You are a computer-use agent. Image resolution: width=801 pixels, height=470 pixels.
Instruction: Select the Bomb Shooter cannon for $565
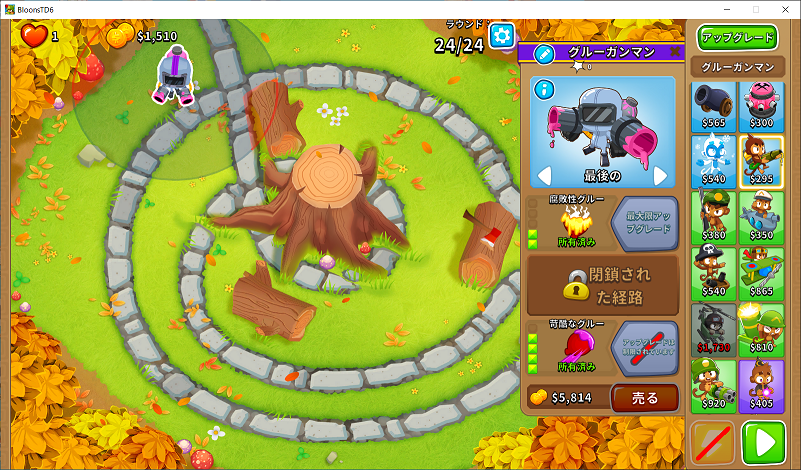tap(714, 105)
